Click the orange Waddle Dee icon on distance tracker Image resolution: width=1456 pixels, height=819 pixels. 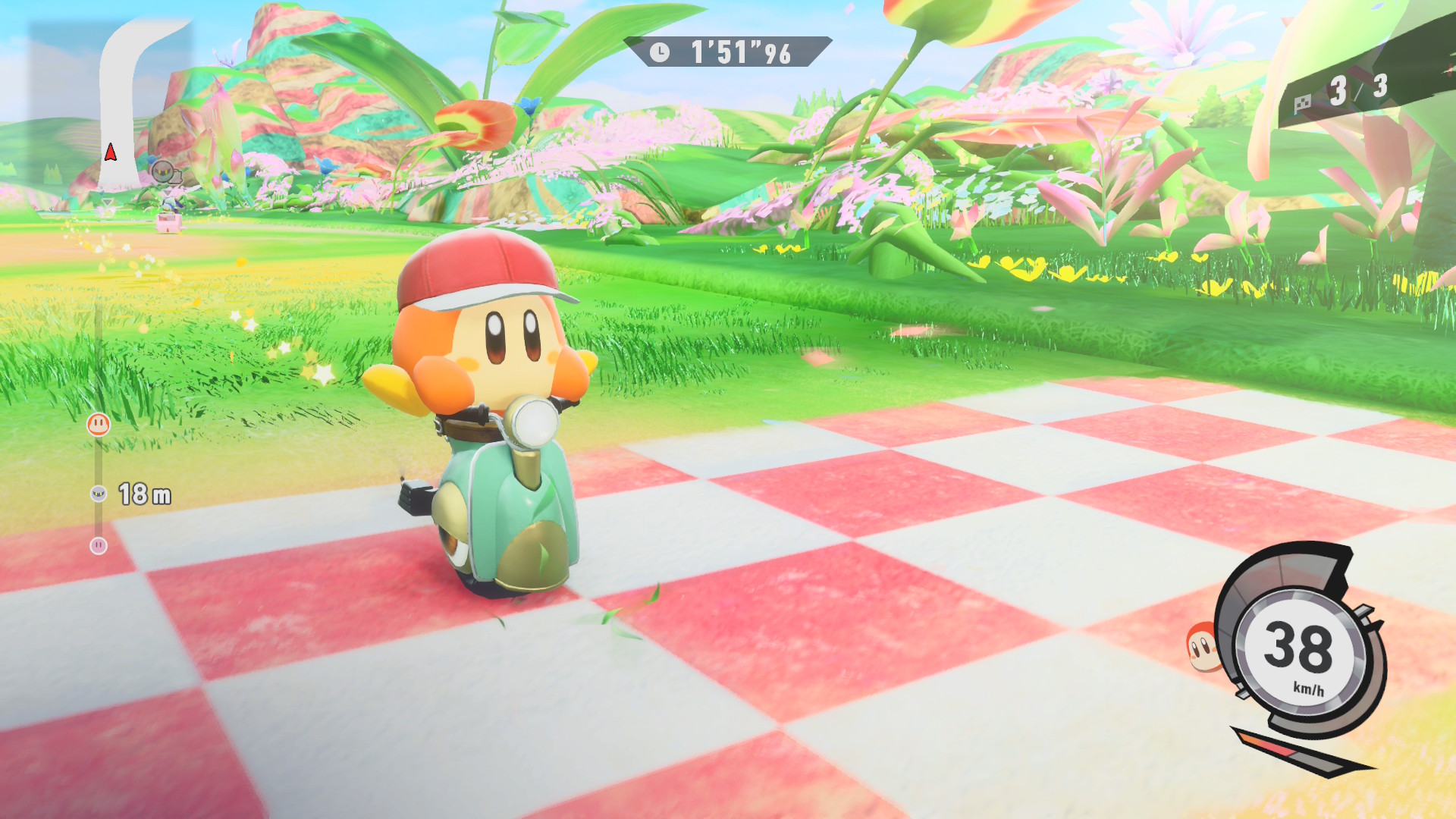coord(99,424)
